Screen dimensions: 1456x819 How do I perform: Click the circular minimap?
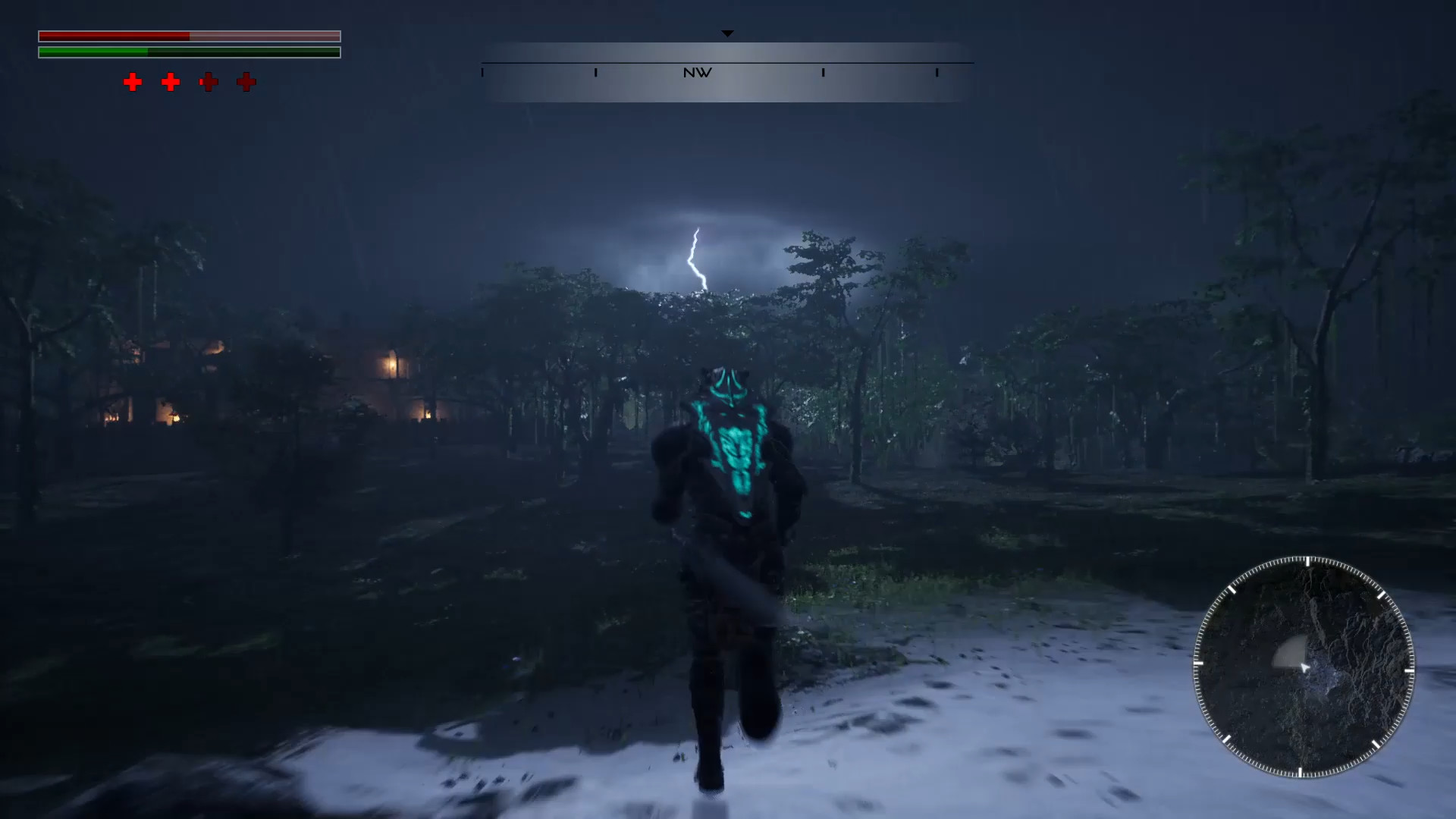pos(1304,667)
